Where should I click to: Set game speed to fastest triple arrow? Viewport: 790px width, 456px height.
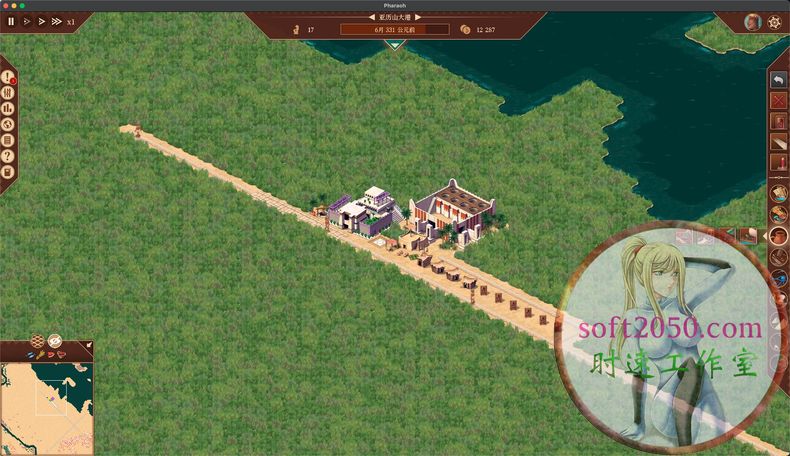tap(55, 21)
